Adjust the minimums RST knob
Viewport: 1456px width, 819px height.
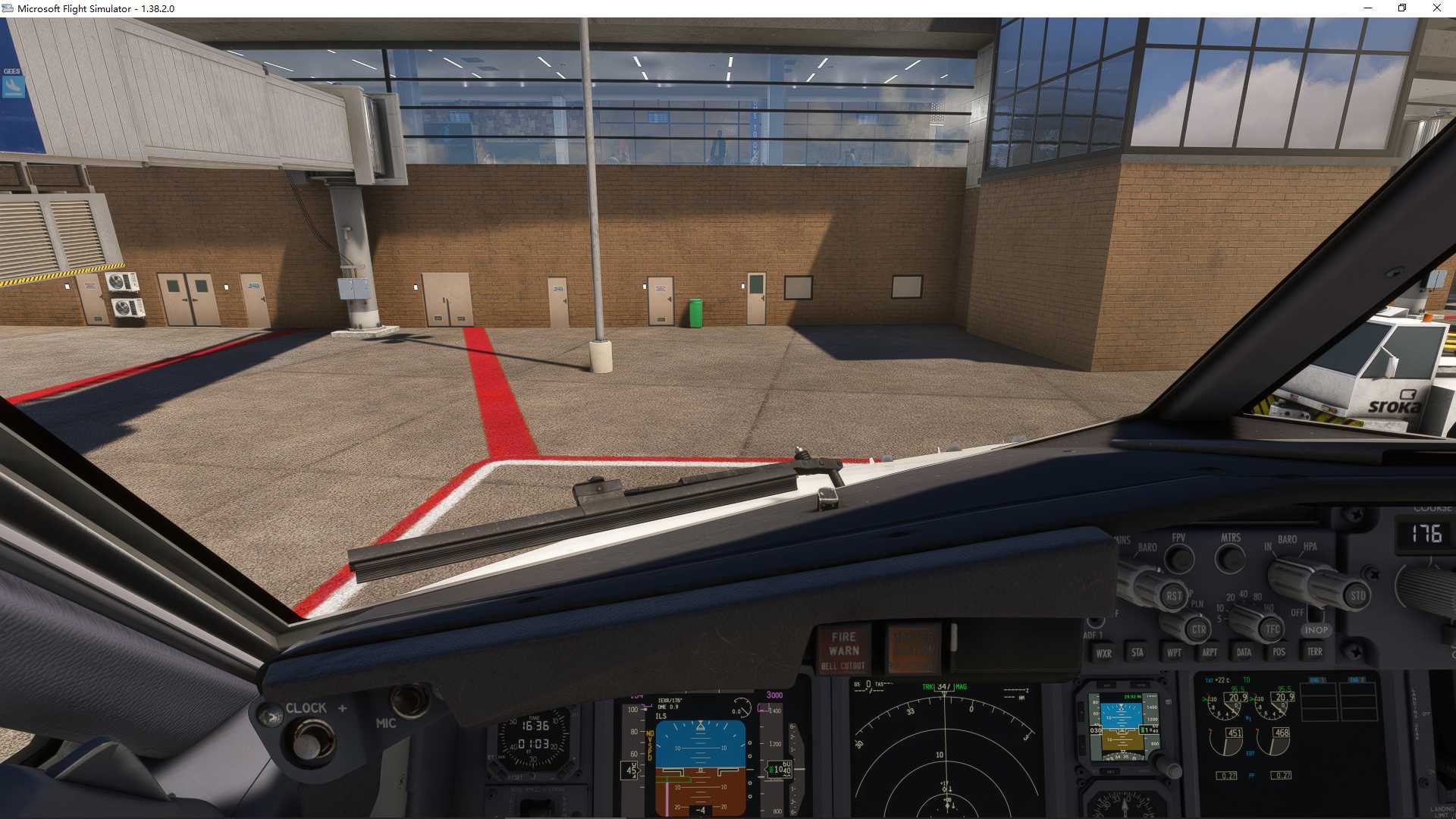coord(1175,595)
